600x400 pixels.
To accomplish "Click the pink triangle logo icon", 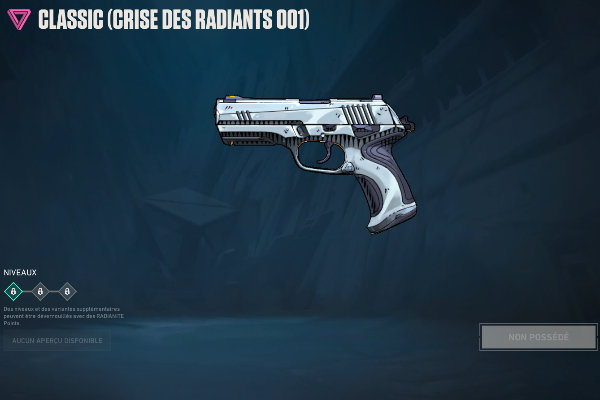I will 18,19.
